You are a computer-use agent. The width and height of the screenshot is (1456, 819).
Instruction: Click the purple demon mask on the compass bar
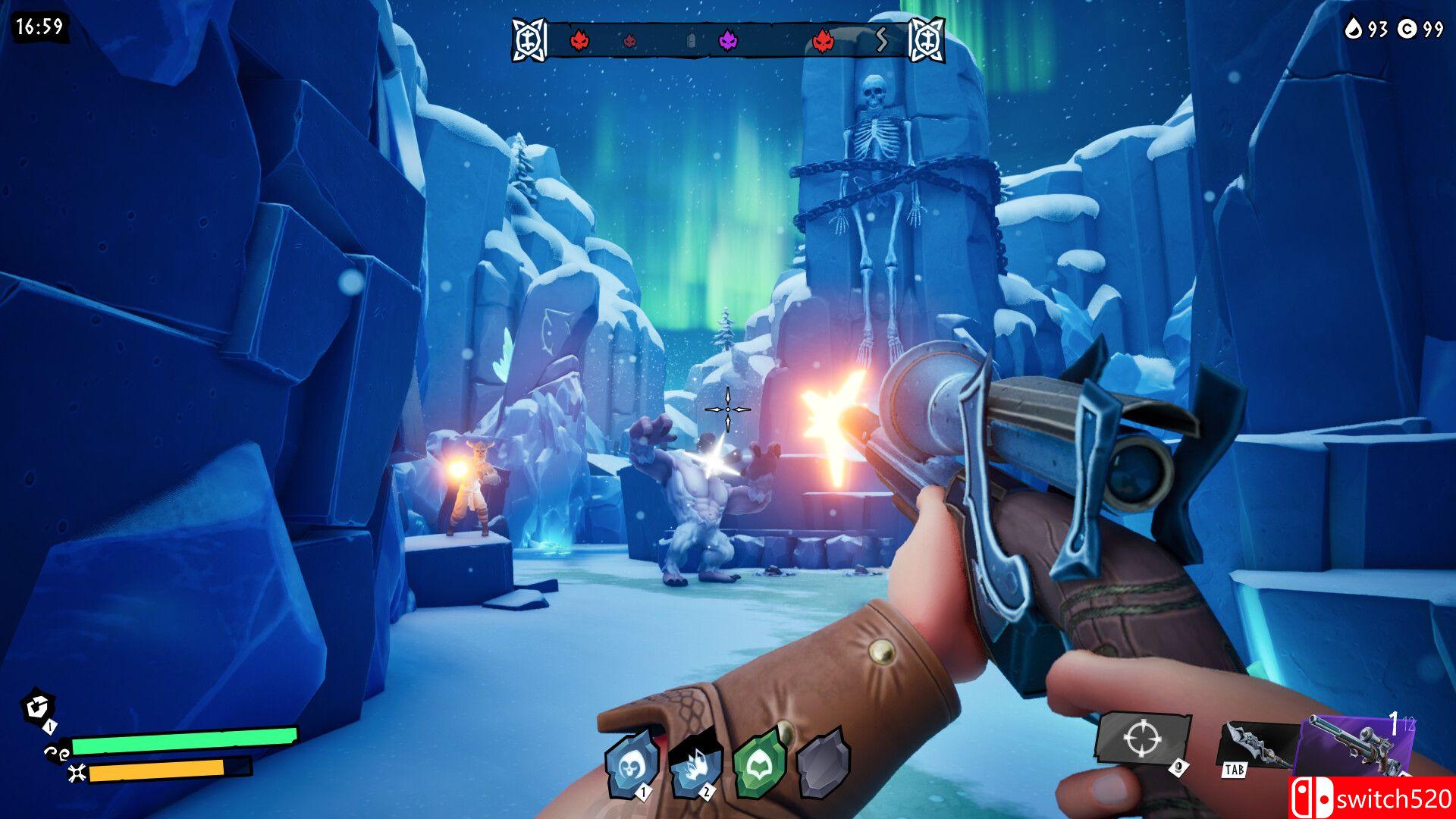coord(728,39)
